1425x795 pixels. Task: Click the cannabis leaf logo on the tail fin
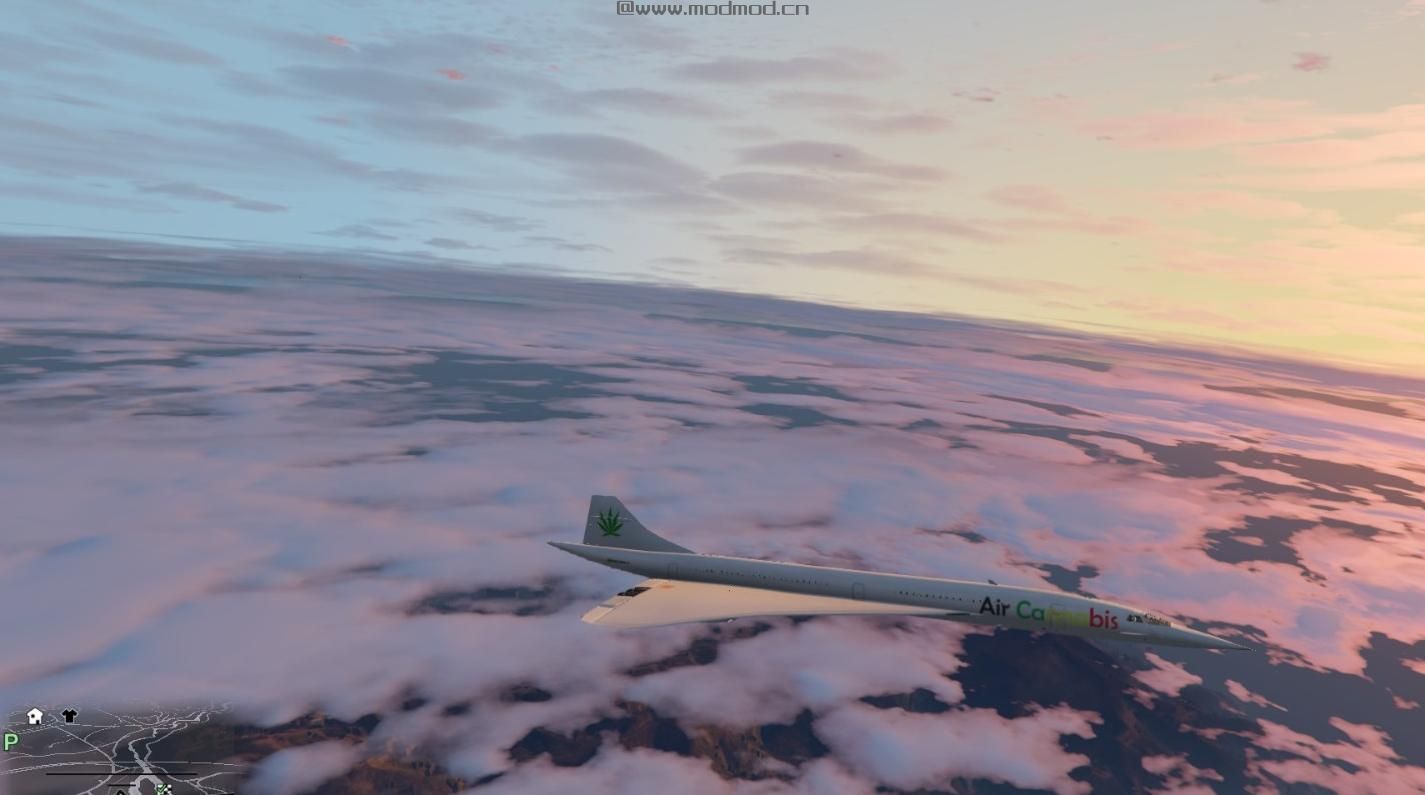tap(609, 520)
